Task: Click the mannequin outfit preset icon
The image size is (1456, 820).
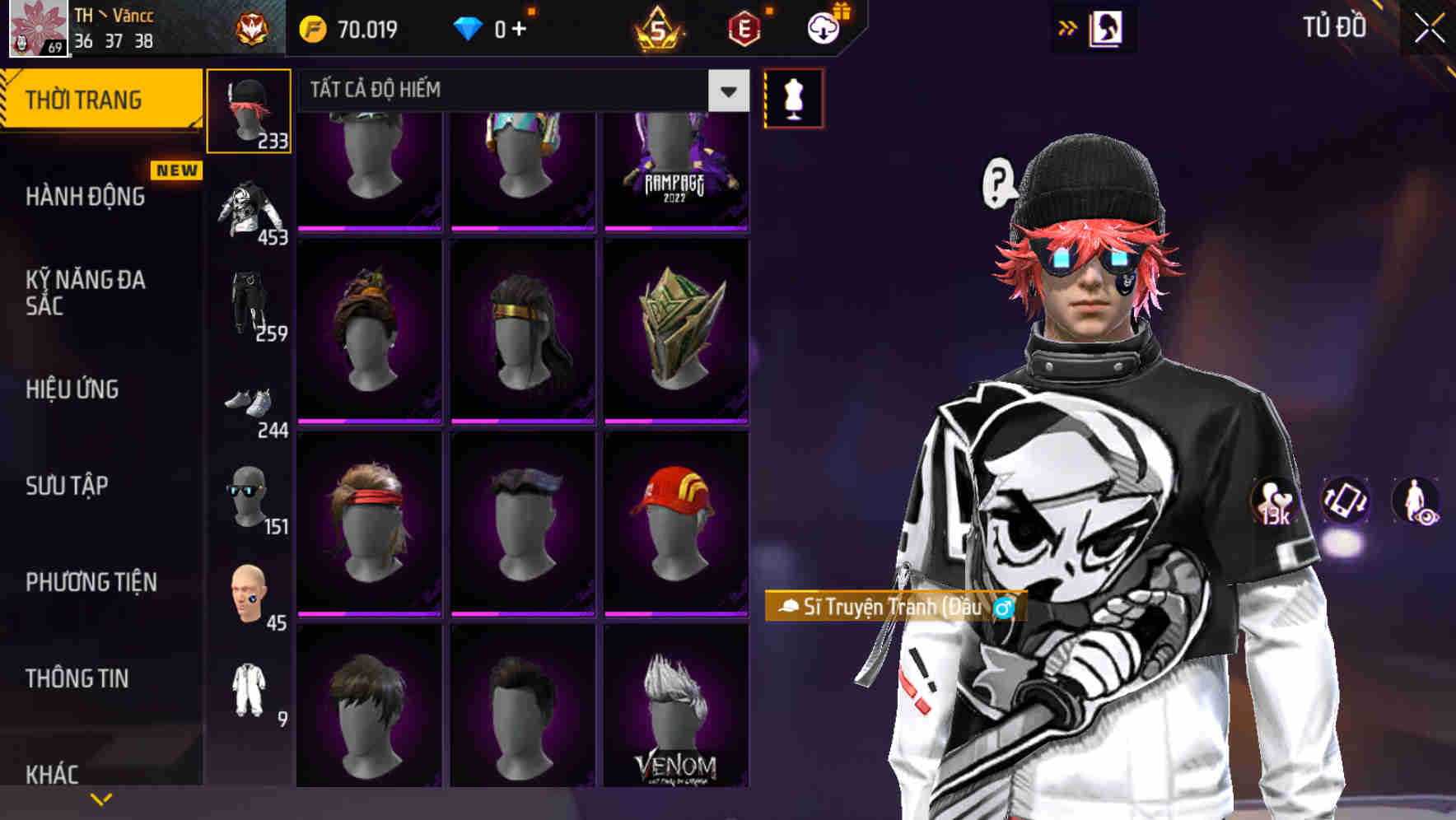Action: (x=793, y=97)
